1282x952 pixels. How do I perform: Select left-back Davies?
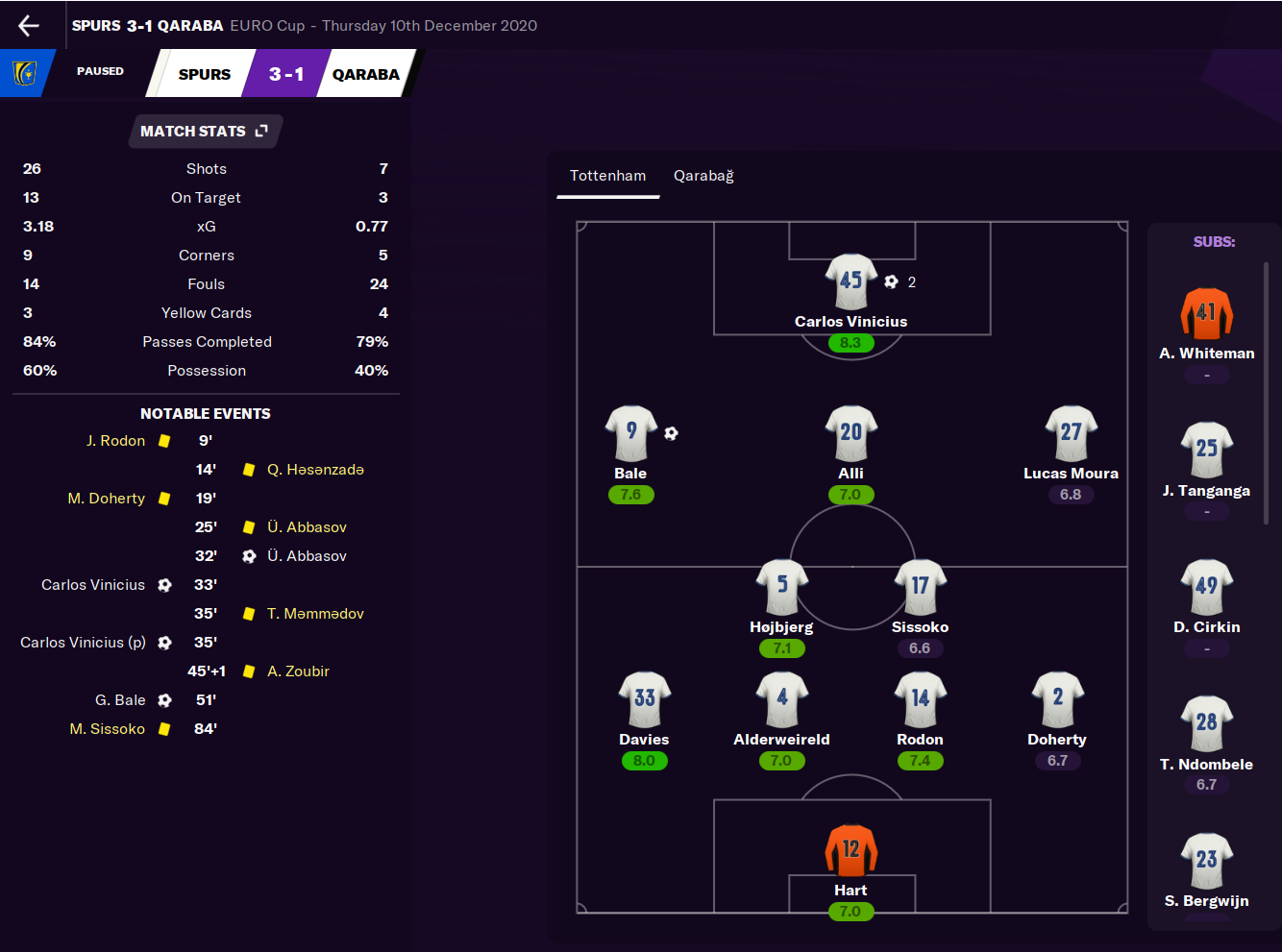644,698
